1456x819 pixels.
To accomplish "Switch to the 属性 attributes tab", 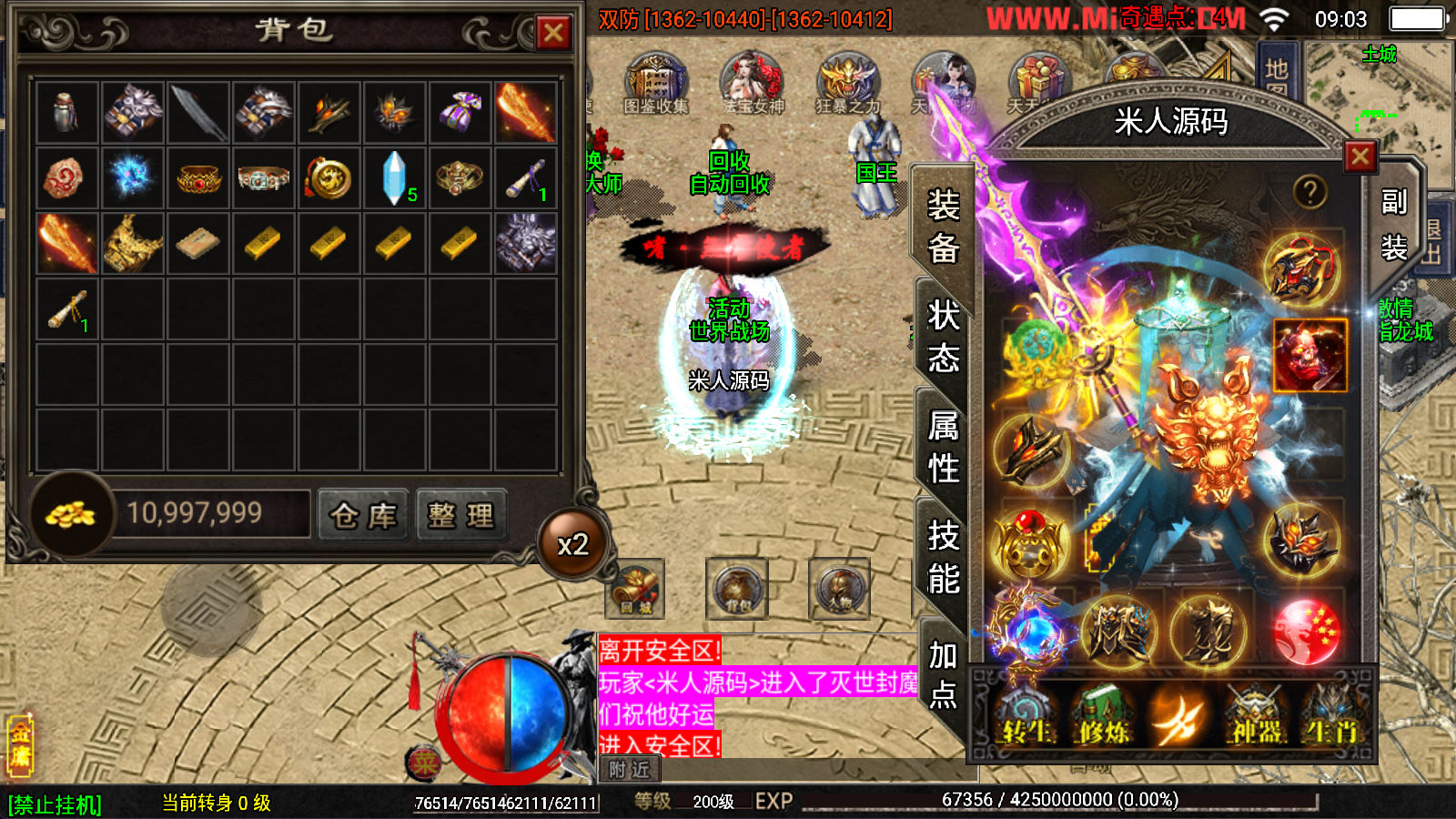I will (944, 447).
